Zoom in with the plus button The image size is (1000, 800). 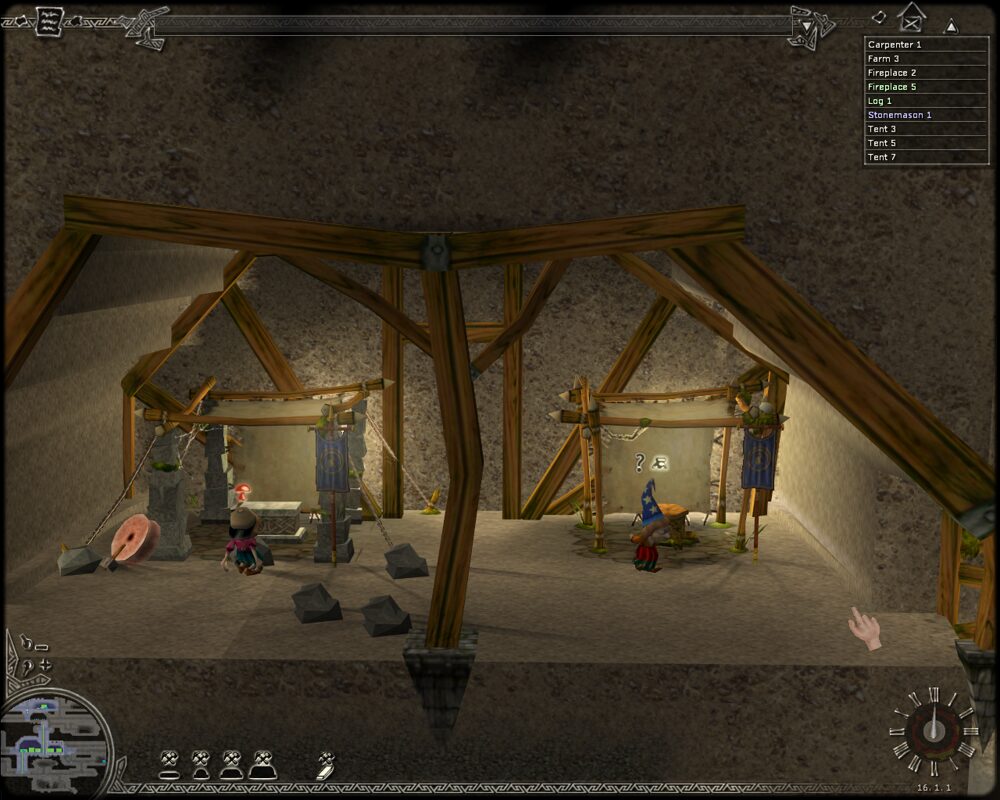[x=43, y=664]
